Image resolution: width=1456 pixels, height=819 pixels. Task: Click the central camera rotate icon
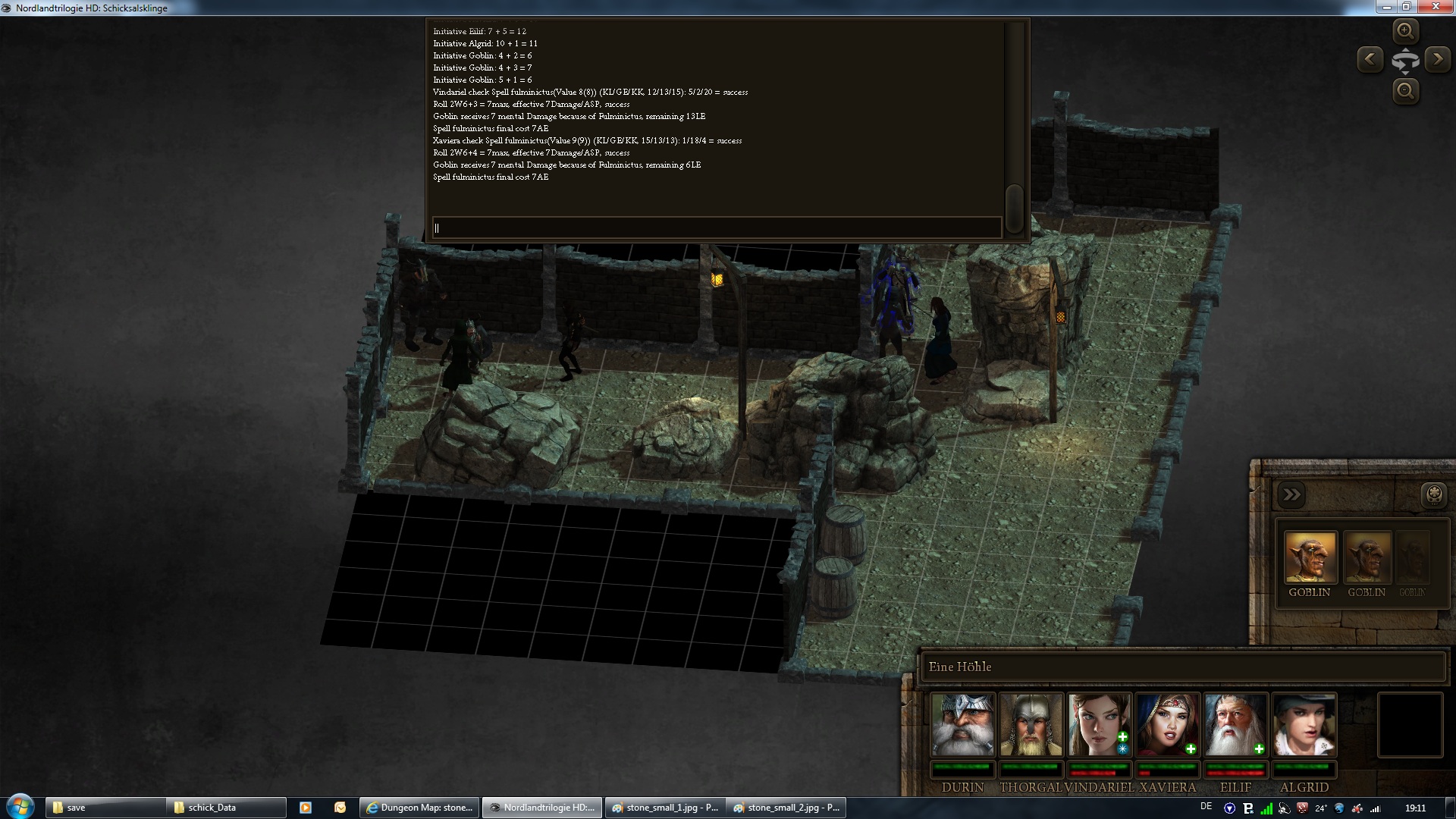1405,61
